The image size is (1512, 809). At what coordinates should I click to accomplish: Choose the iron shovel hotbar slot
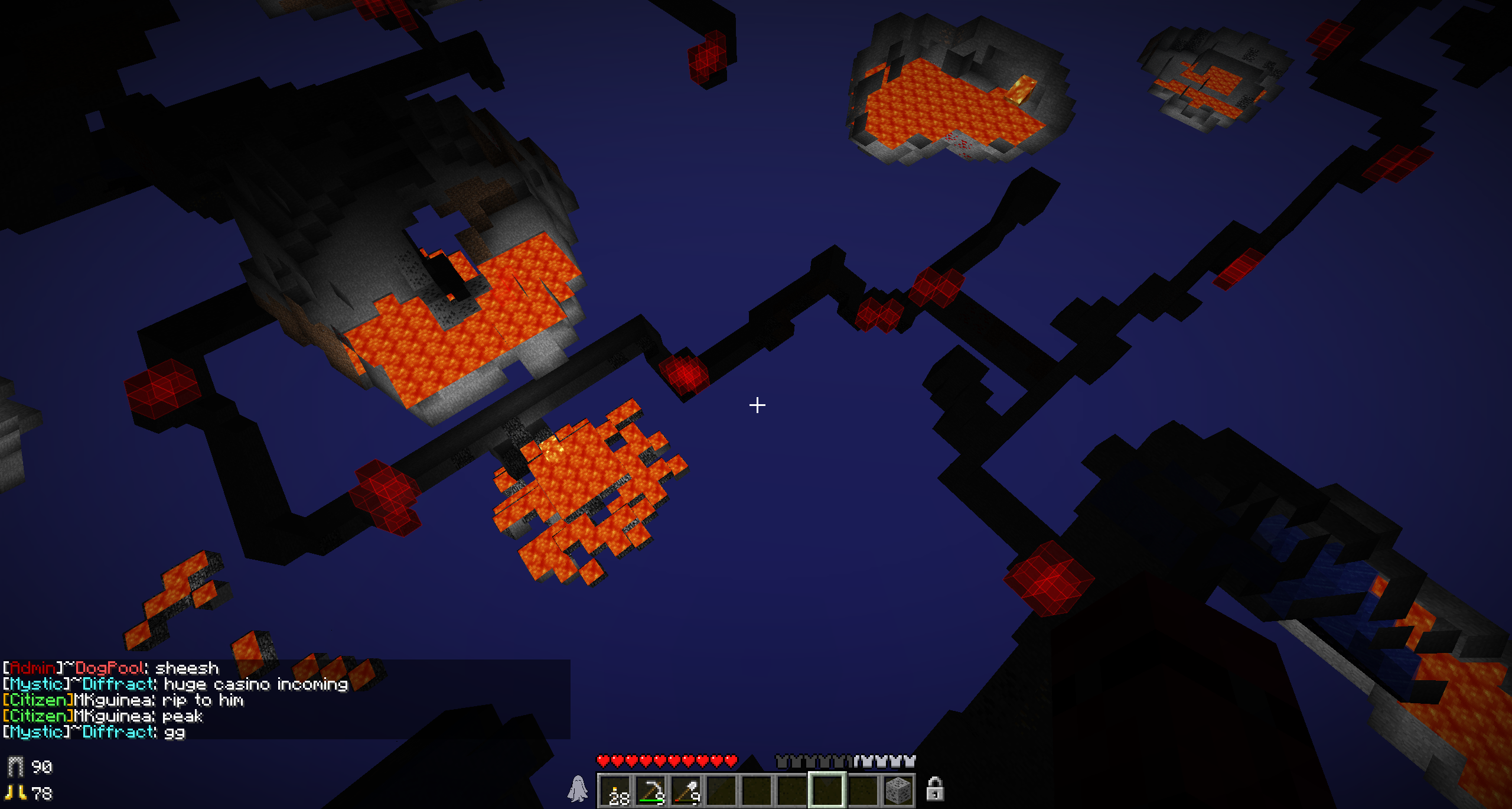(x=686, y=791)
